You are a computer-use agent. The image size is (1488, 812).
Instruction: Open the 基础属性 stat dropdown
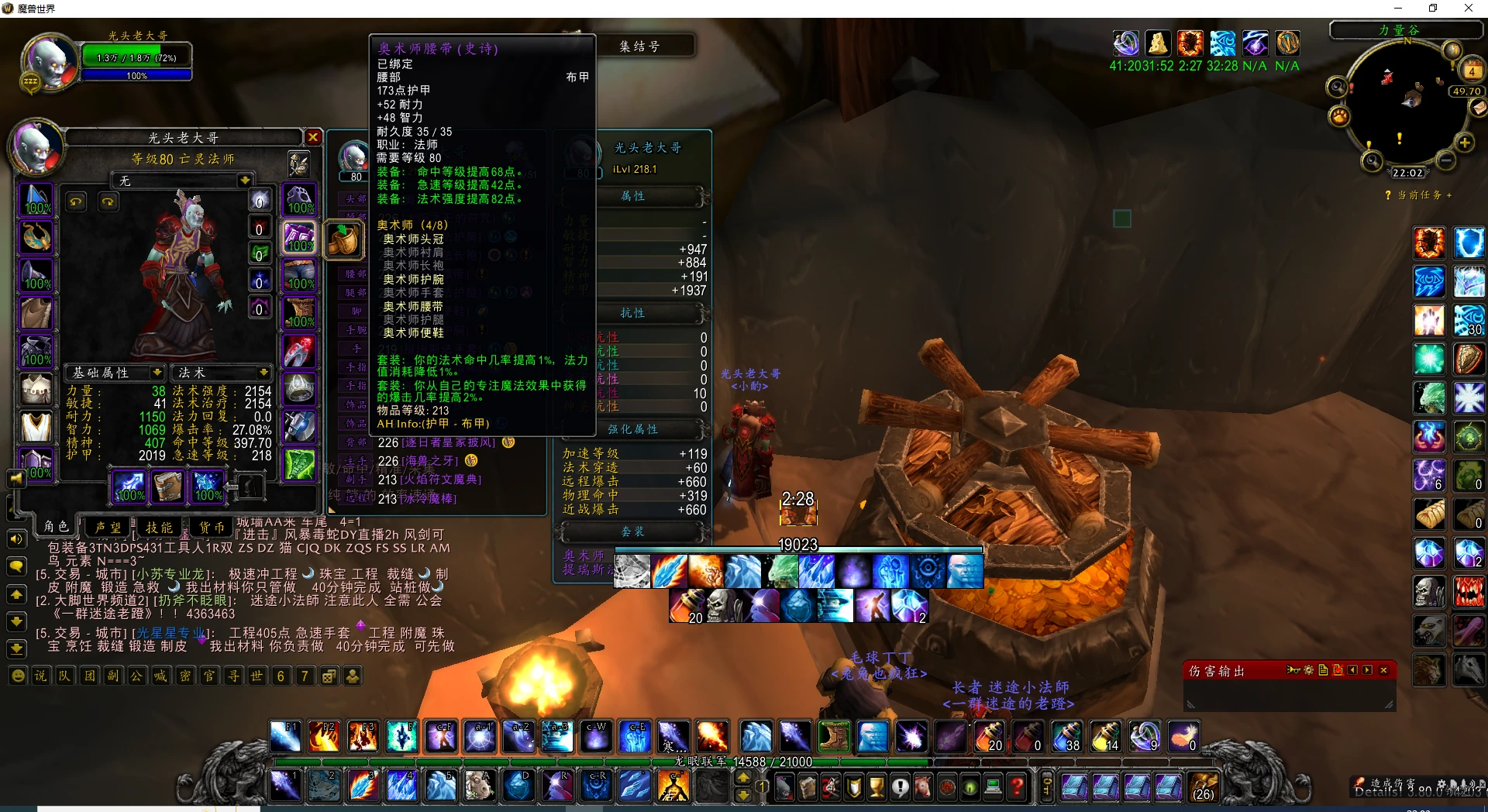pos(157,373)
